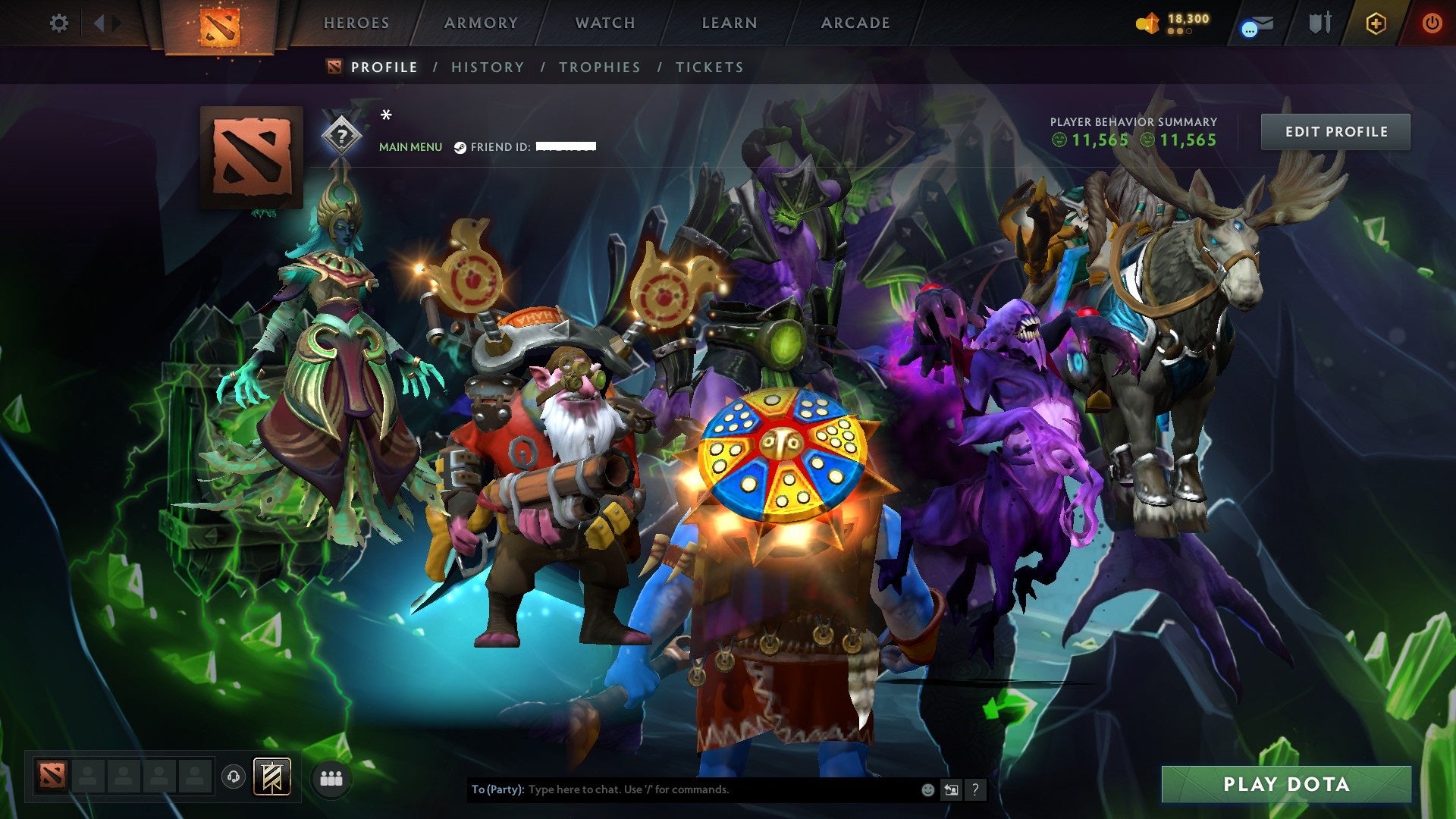This screenshot has width=1456, height=819.
Task: View your guild banner icon
Action: pyautogui.click(x=273, y=777)
